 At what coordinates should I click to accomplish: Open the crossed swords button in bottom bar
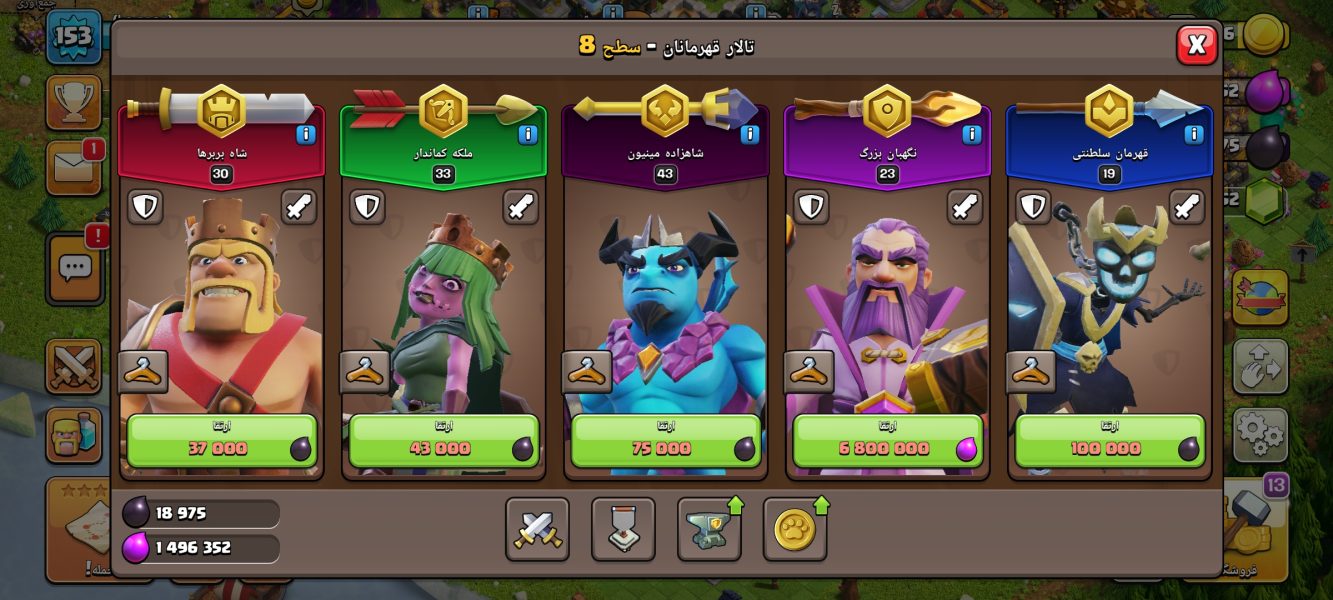click(537, 529)
